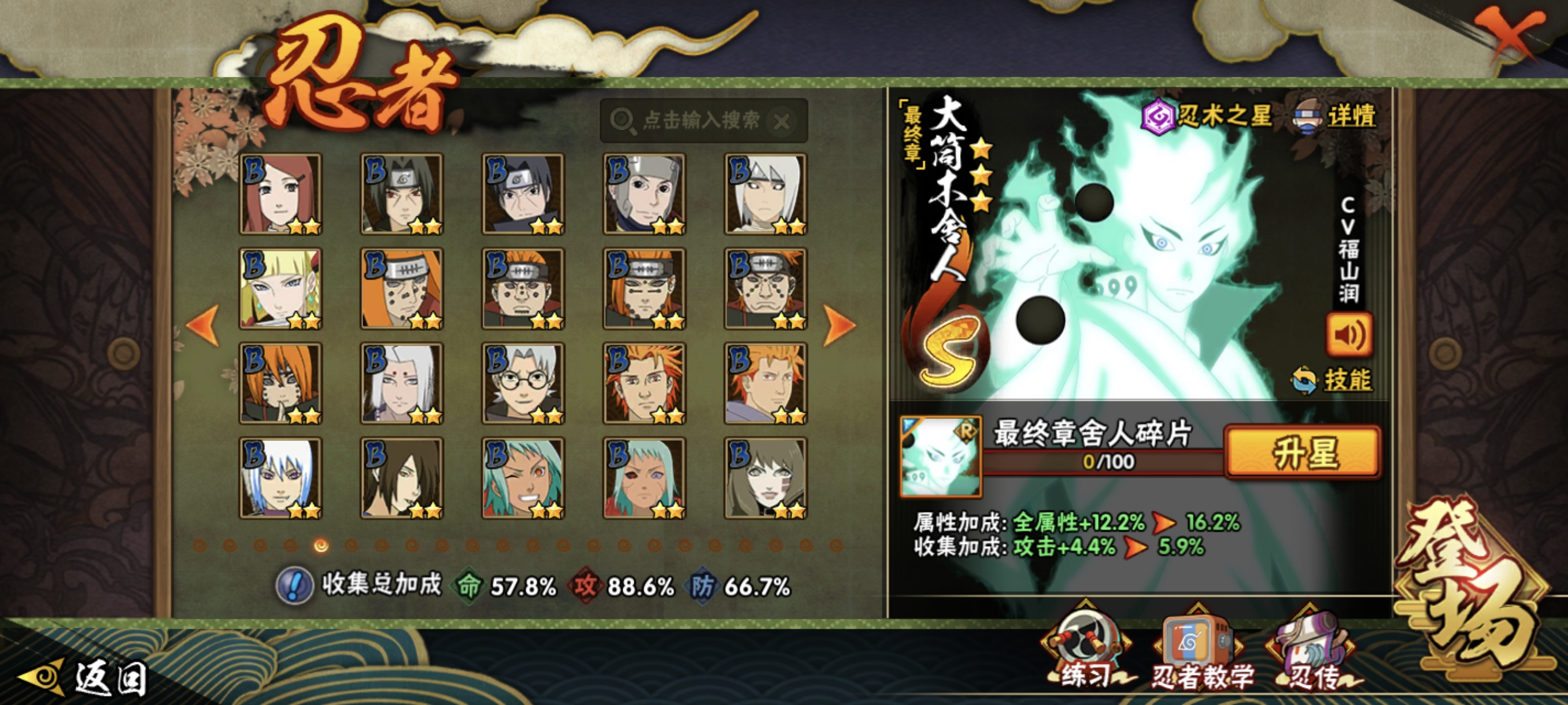The image size is (1568, 705).
Task: Select the 最终章舍人碎片 fragment icon
Action: [x=941, y=456]
